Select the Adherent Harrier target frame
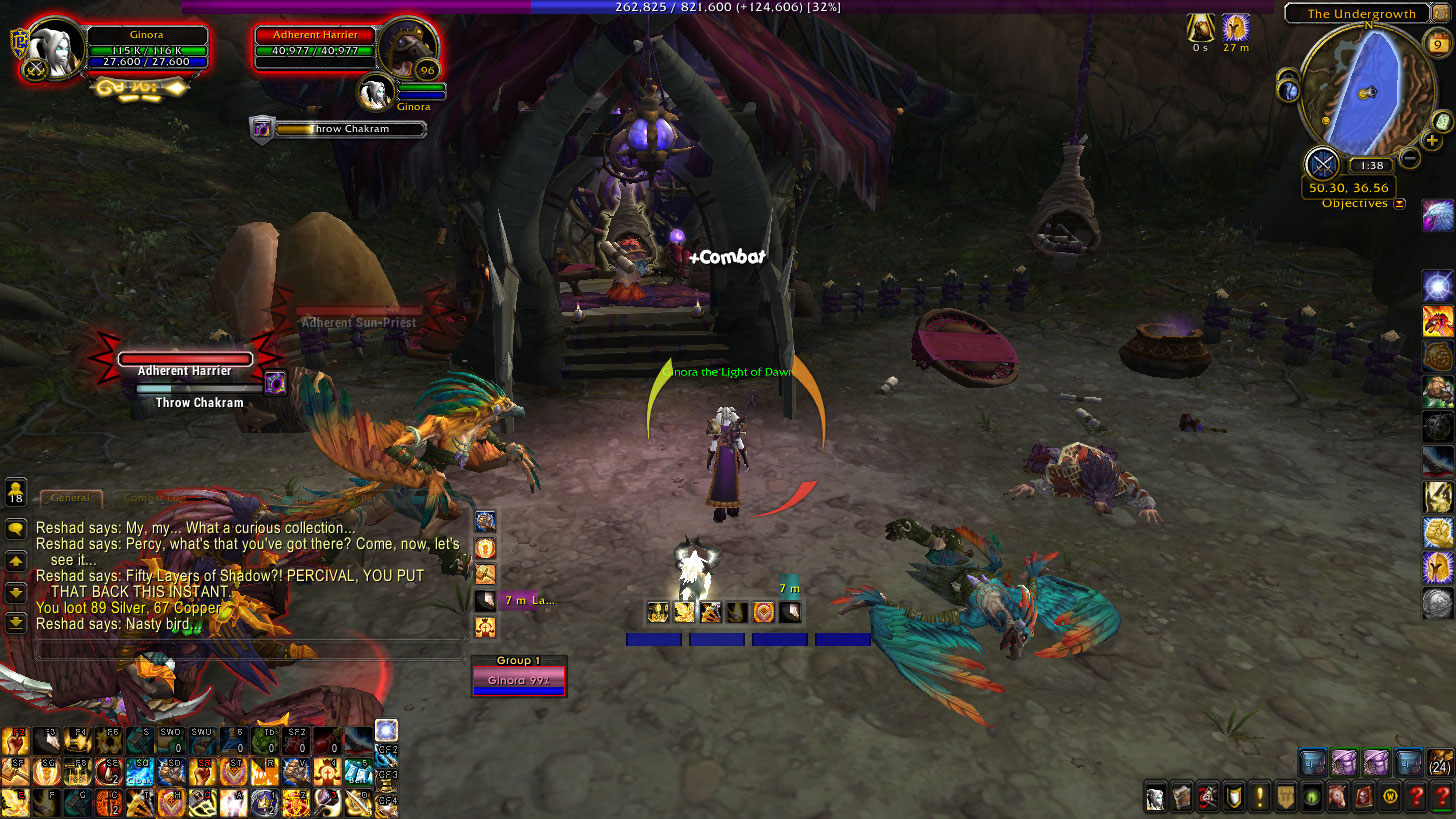The image size is (1456, 819). [314, 48]
